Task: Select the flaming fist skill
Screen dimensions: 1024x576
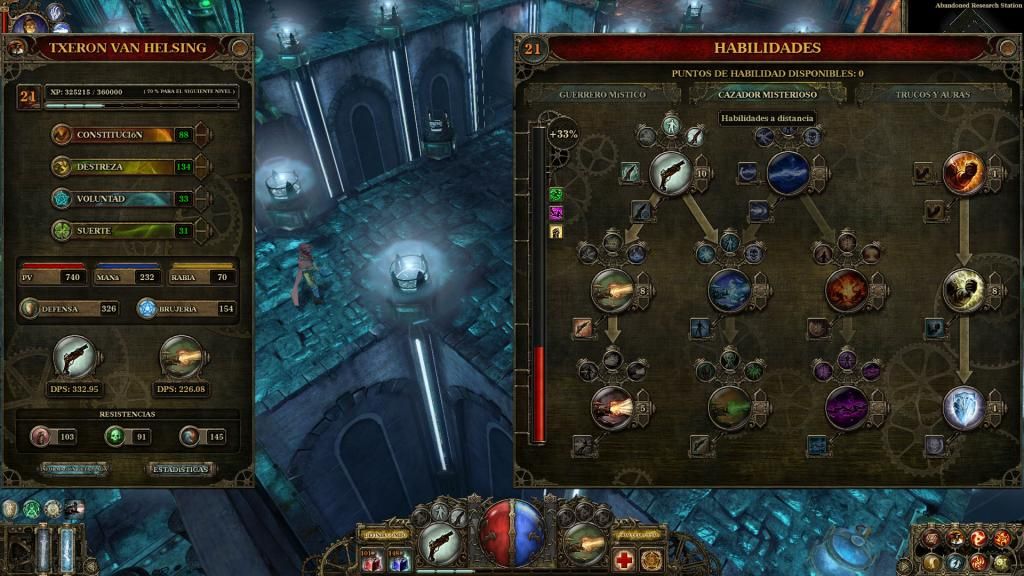Action: click(964, 172)
